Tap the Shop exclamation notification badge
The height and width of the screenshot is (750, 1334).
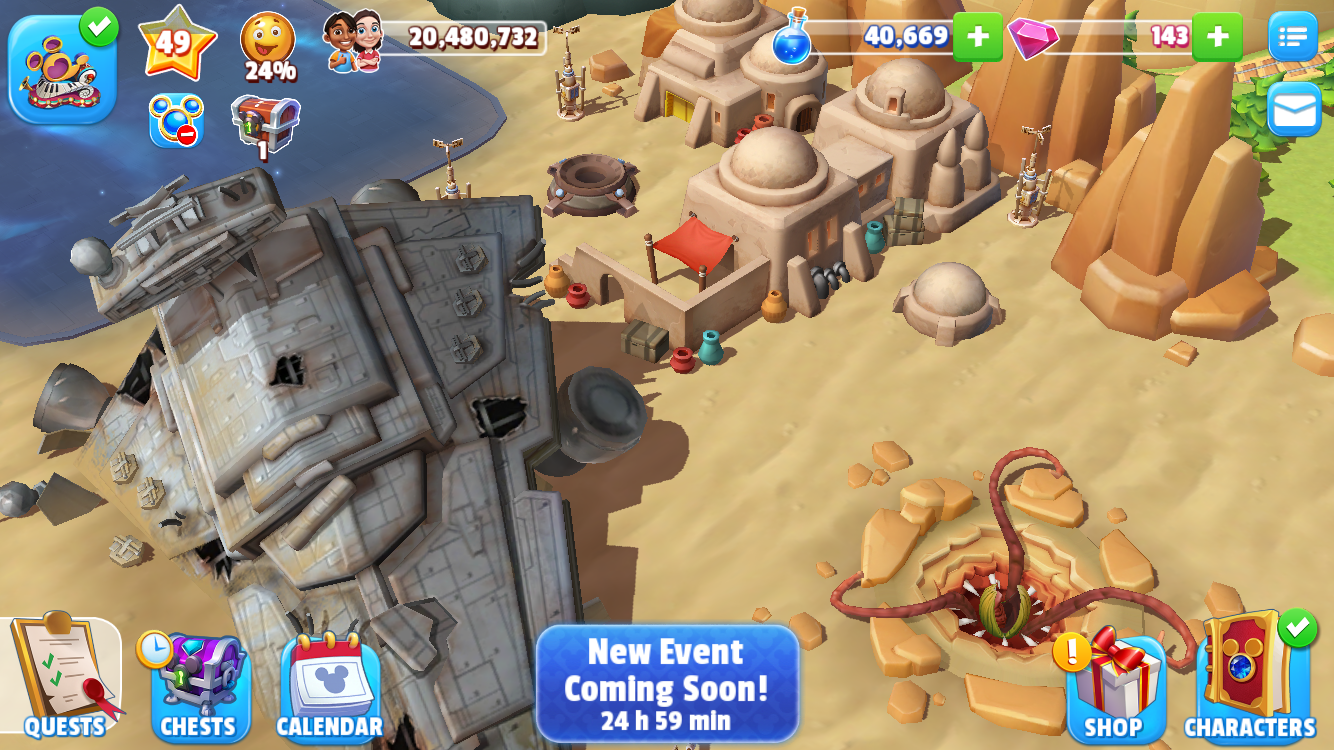click(1072, 655)
